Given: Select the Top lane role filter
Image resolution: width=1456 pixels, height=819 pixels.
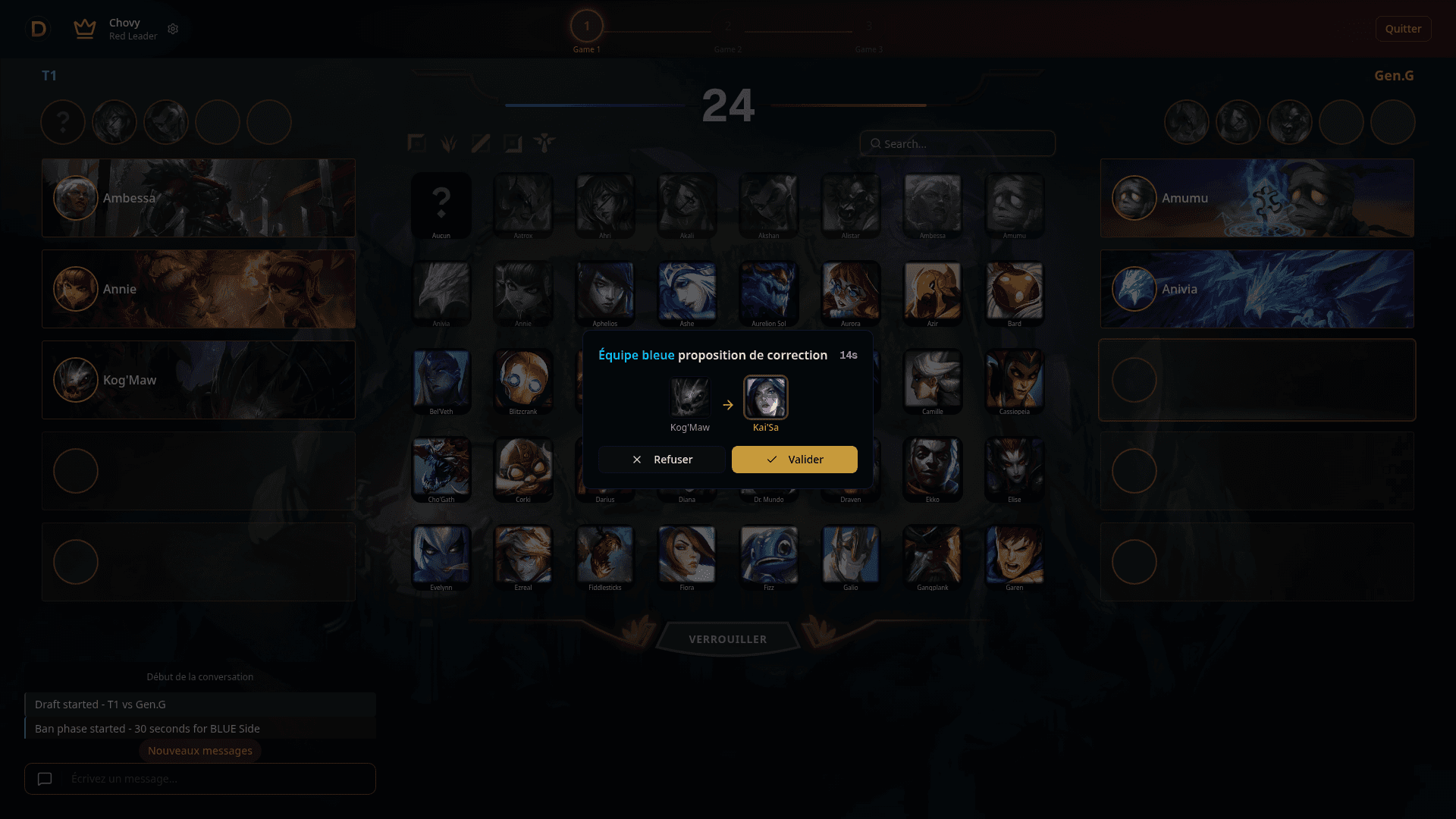Looking at the screenshot, I should pos(416,143).
